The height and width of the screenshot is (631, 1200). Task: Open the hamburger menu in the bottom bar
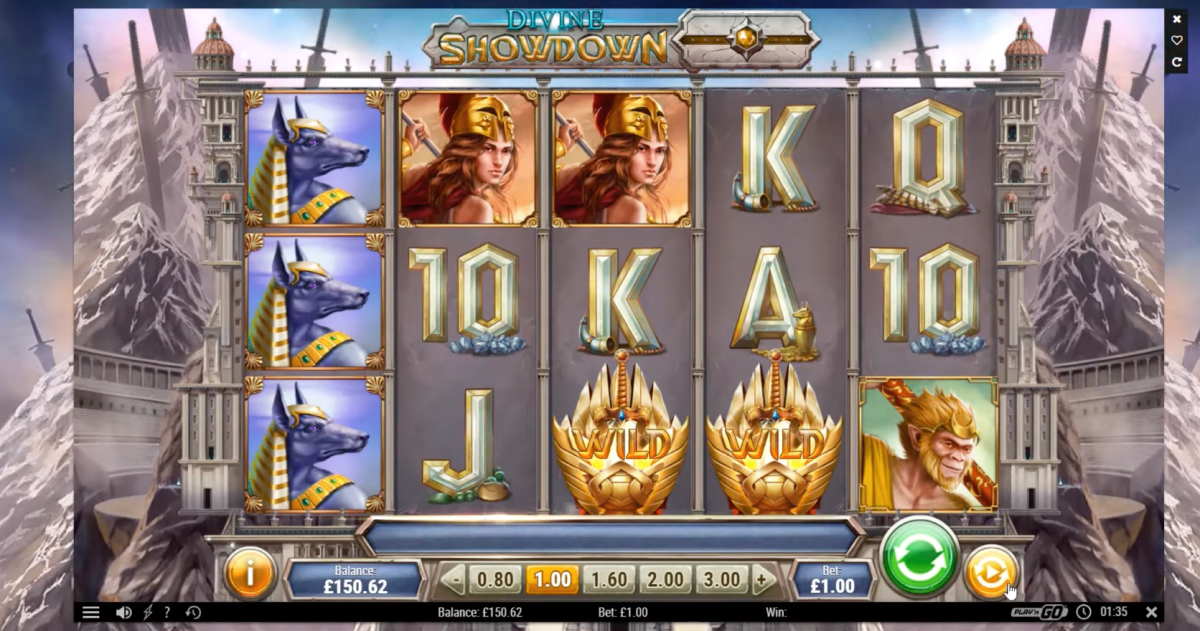pyautogui.click(x=91, y=612)
